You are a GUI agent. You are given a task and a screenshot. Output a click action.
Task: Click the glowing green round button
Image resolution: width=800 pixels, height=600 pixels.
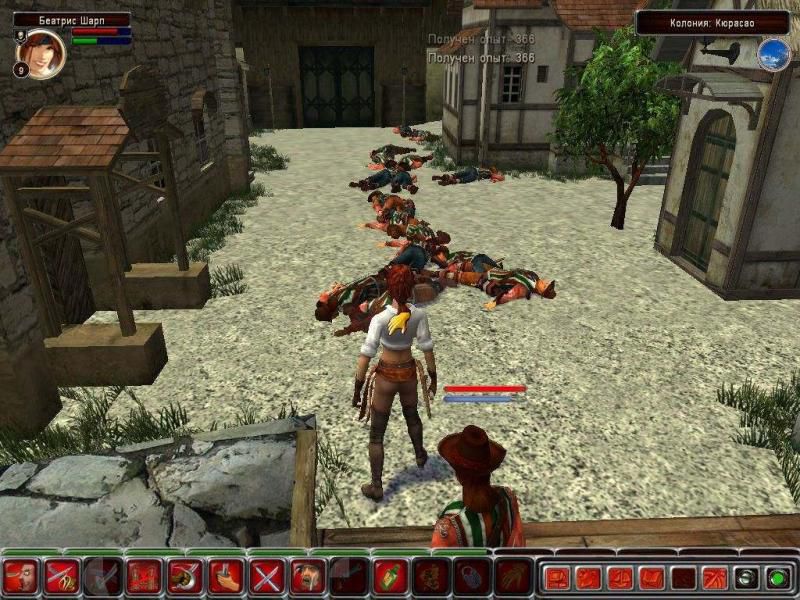[776, 577]
